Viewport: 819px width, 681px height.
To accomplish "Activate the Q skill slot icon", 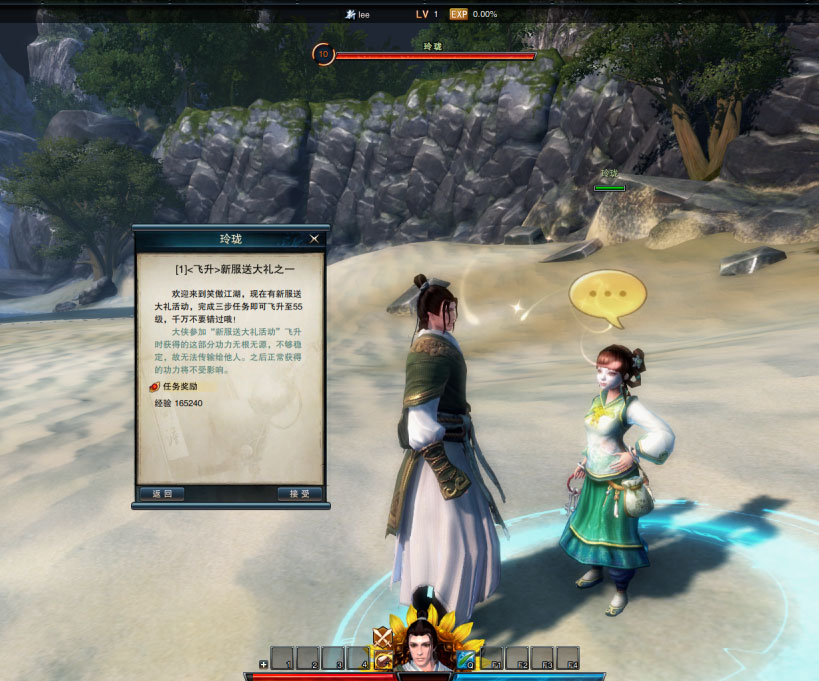I will (466, 658).
